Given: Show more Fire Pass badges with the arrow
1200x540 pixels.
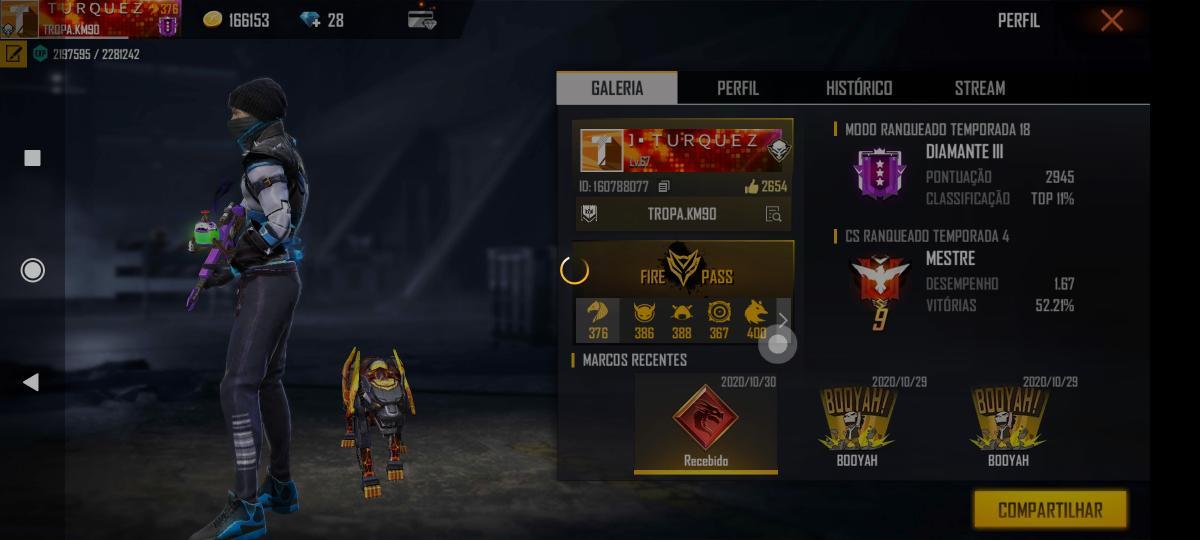Looking at the screenshot, I should pos(783,321).
